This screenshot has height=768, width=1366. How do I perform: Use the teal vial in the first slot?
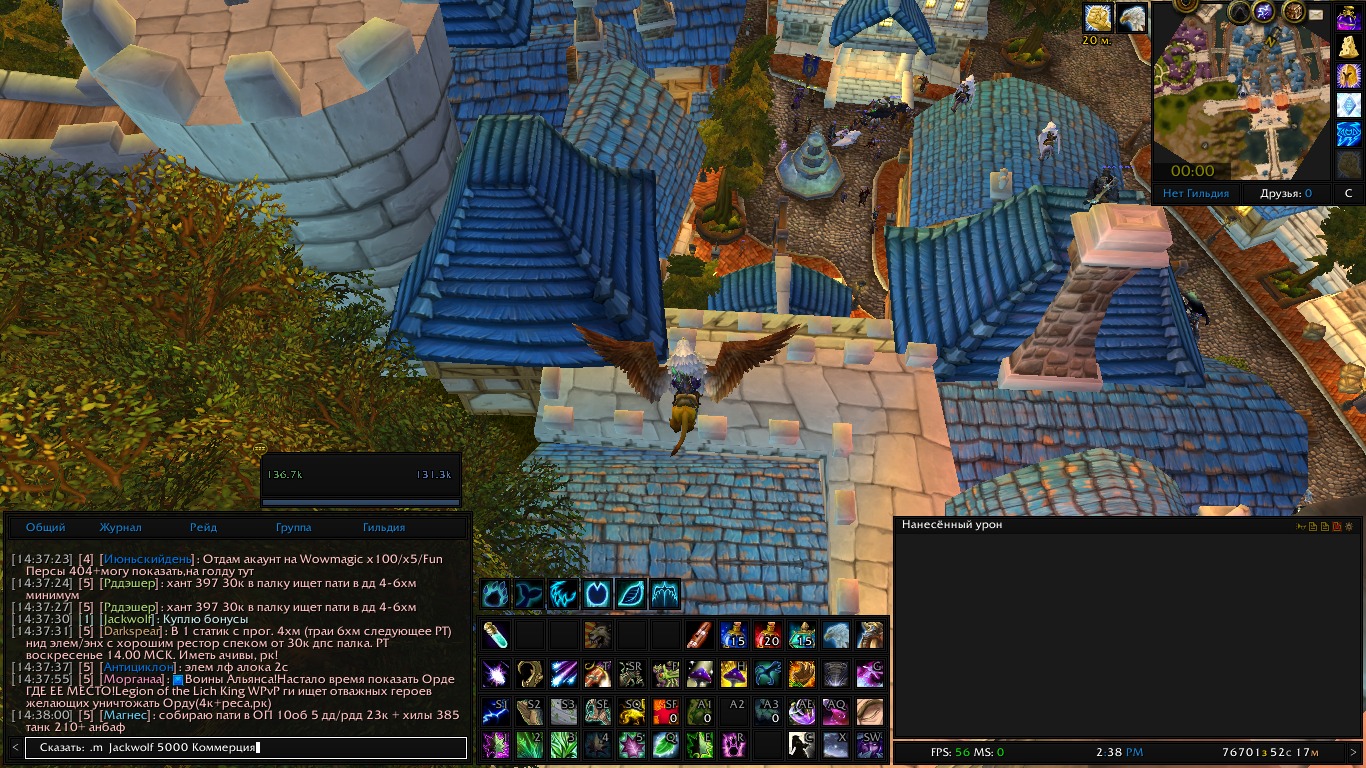click(495, 635)
